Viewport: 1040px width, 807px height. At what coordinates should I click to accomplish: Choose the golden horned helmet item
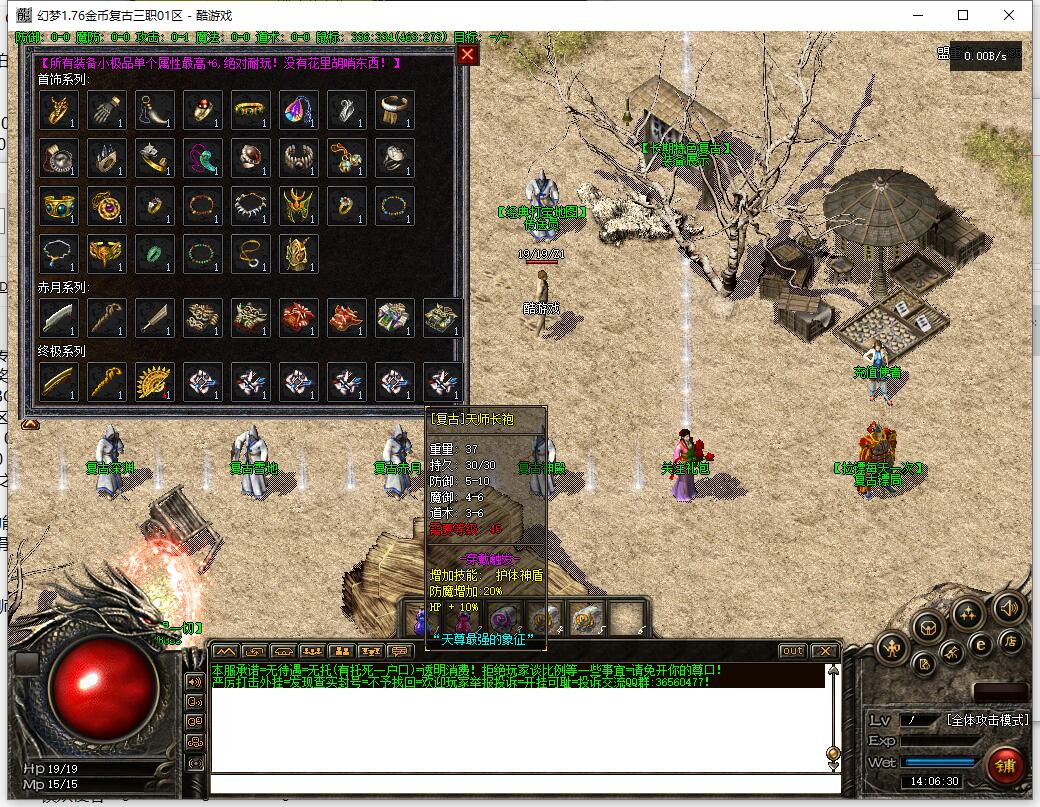tap(299, 205)
